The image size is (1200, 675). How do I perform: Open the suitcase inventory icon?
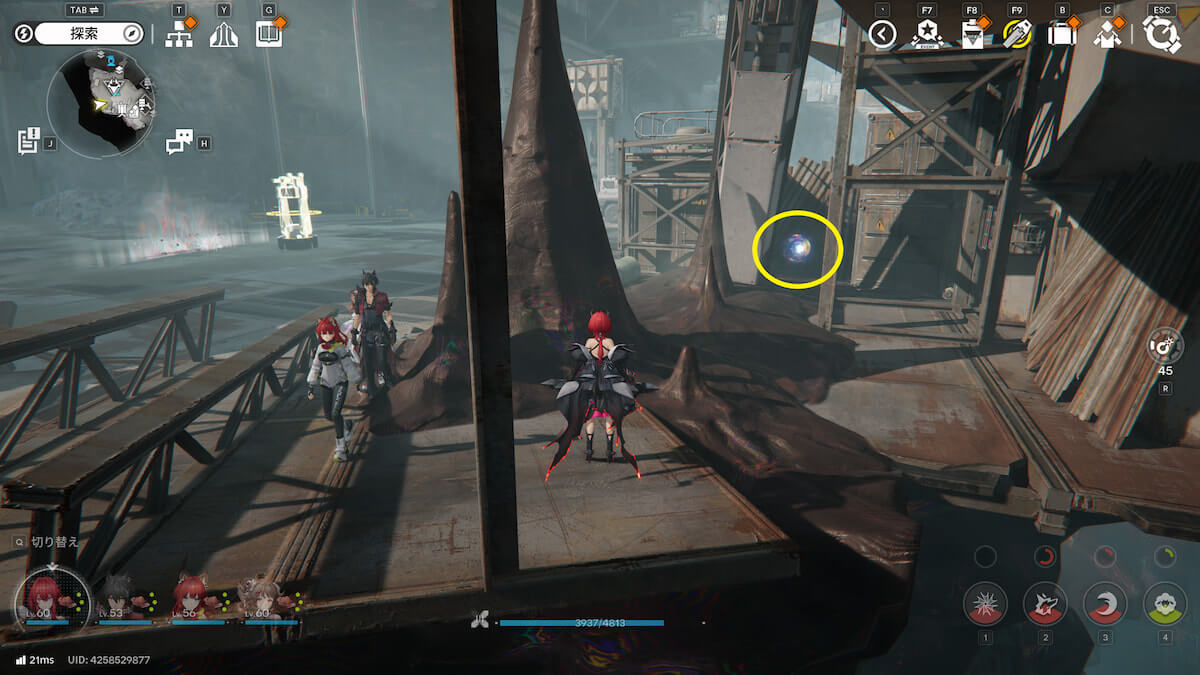coord(1061,35)
